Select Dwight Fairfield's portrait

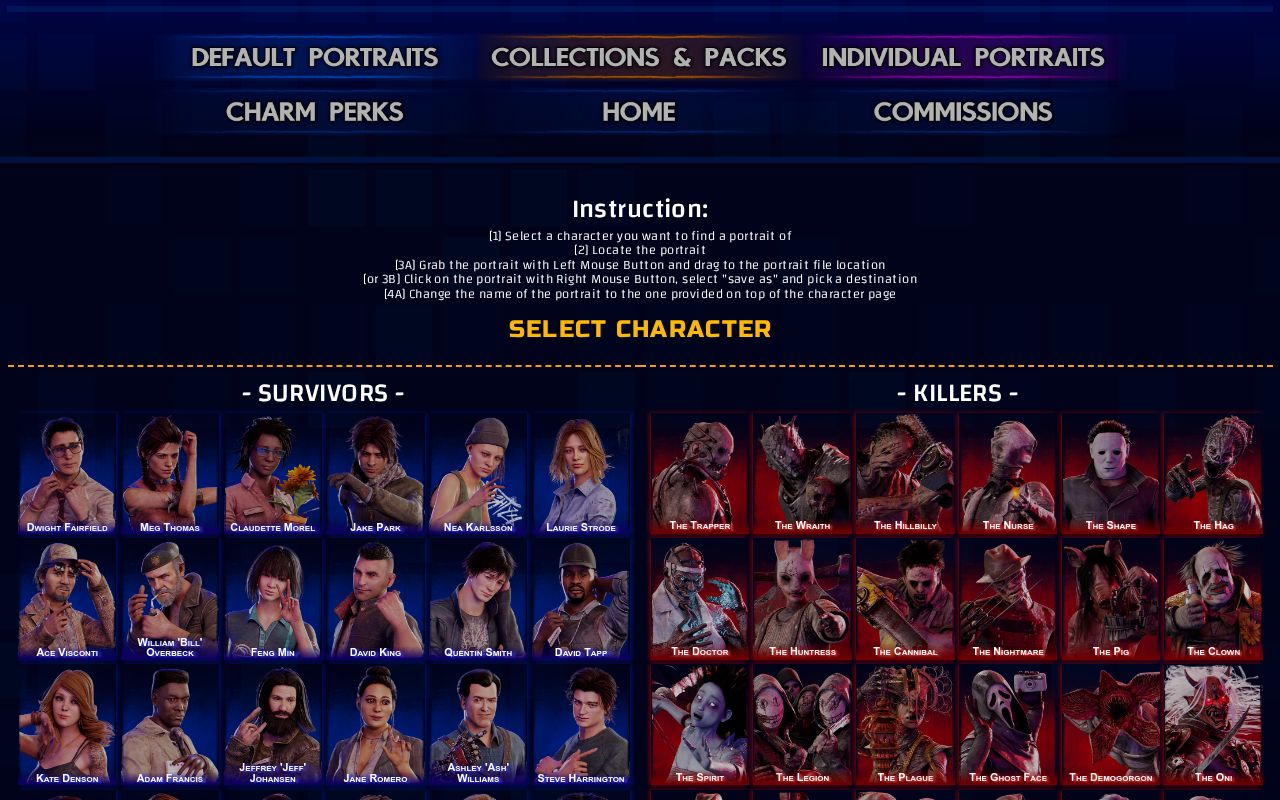(68, 472)
